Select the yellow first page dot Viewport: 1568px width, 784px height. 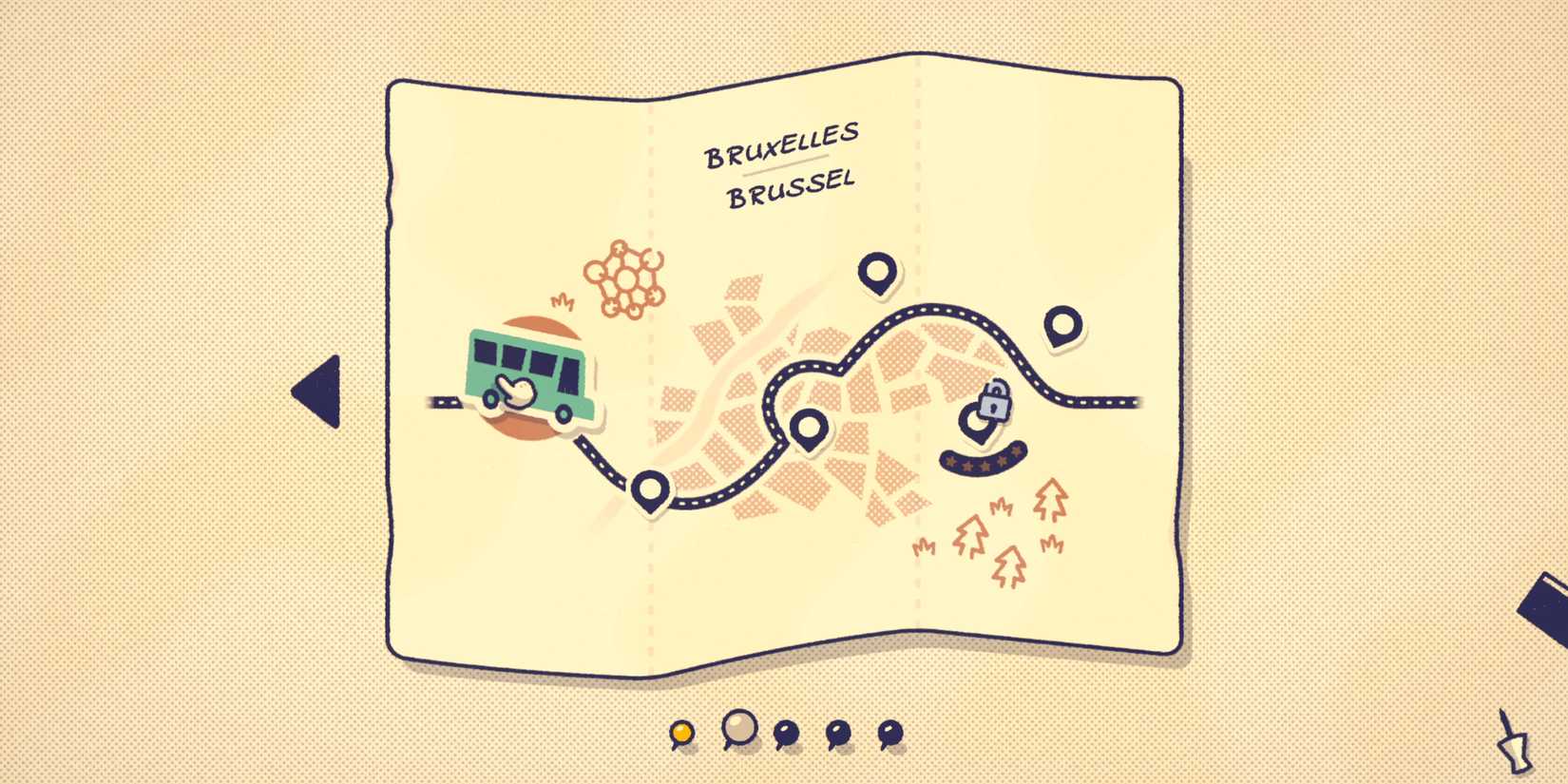click(x=680, y=732)
